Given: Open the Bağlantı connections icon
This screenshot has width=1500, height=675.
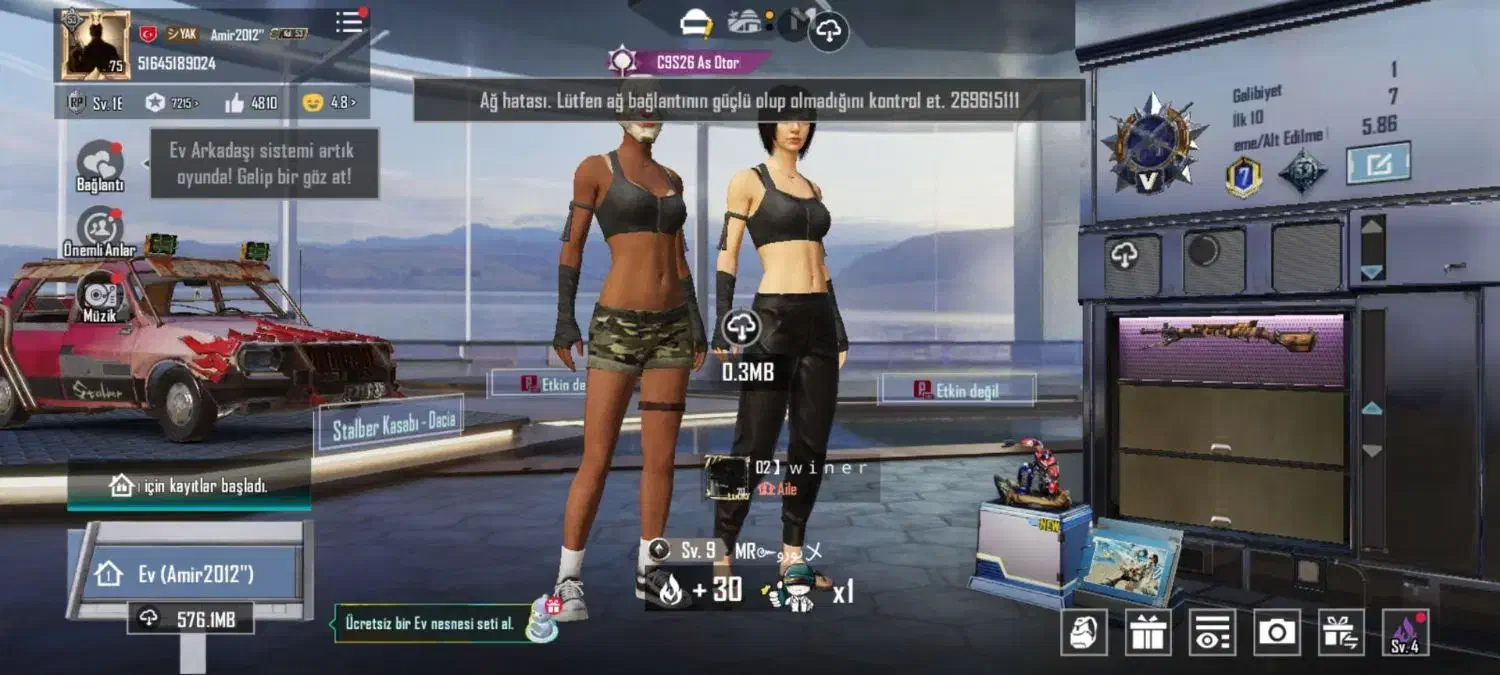Looking at the screenshot, I should click(x=100, y=163).
